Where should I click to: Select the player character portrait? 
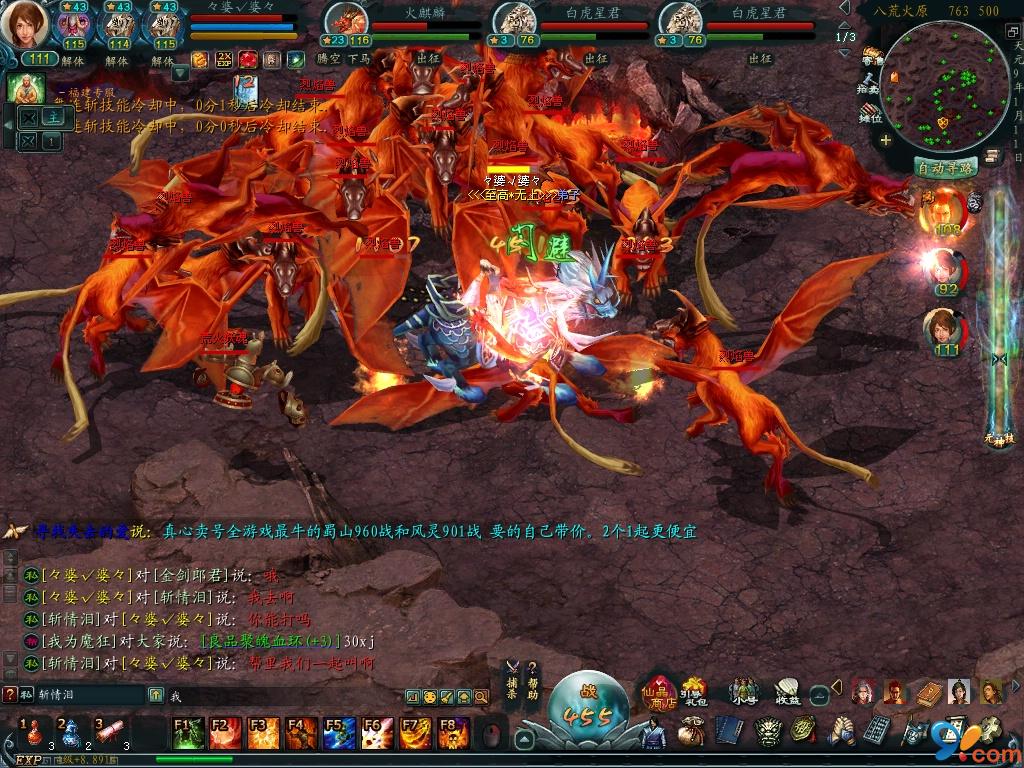pos(24,26)
